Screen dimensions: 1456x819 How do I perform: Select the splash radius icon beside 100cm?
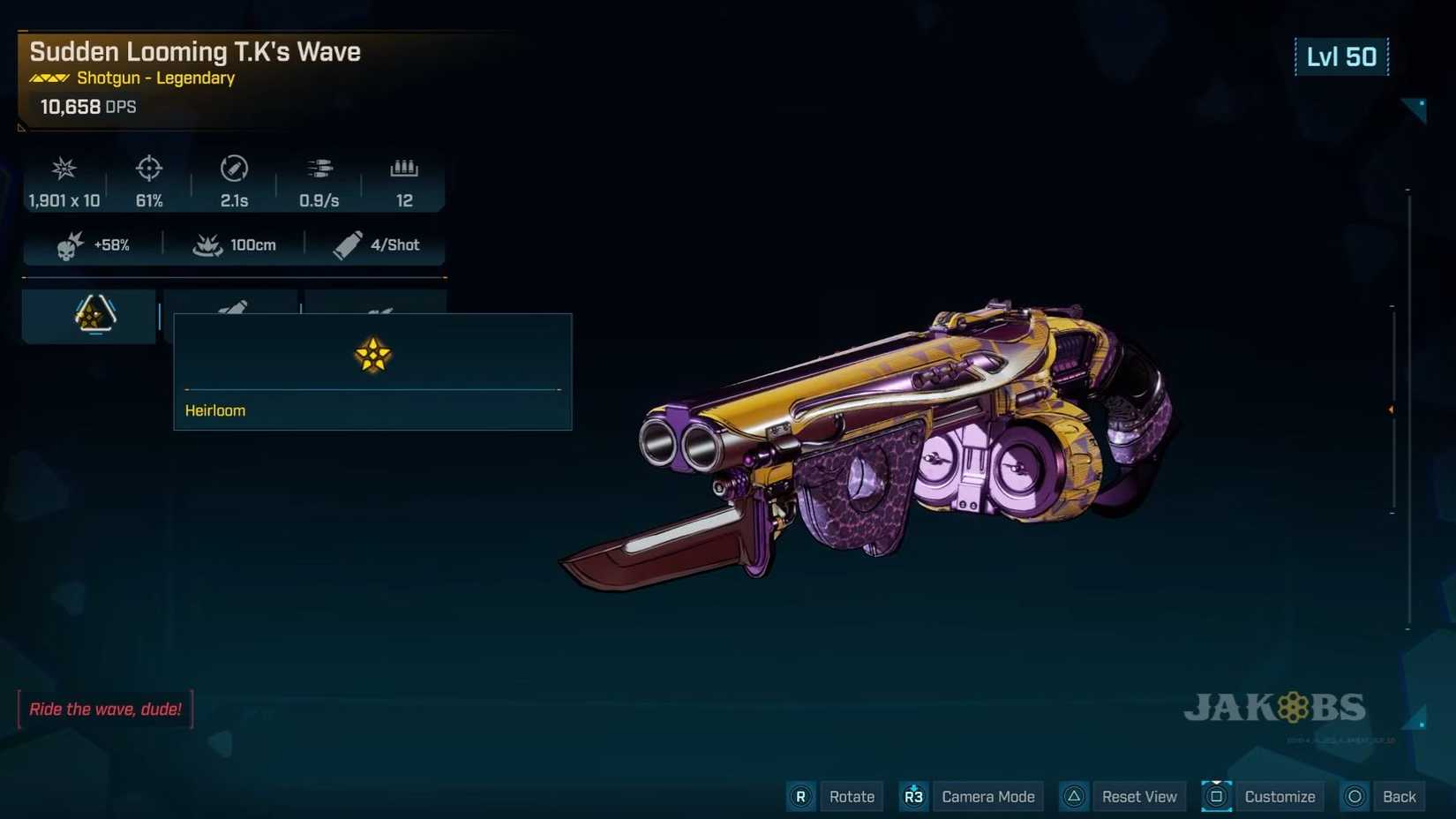pyautogui.click(x=207, y=244)
